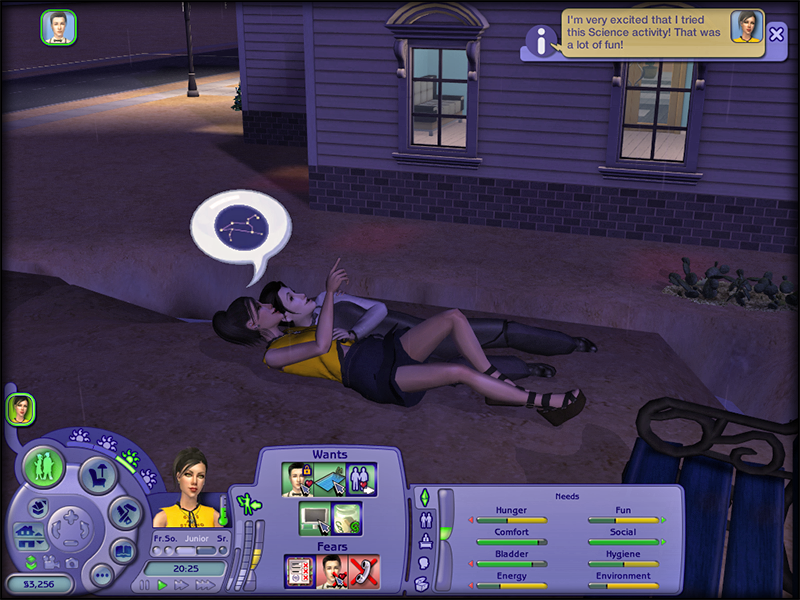Set game speed to normal play
The height and width of the screenshot is (600, 800).
(x=163, y=585)
